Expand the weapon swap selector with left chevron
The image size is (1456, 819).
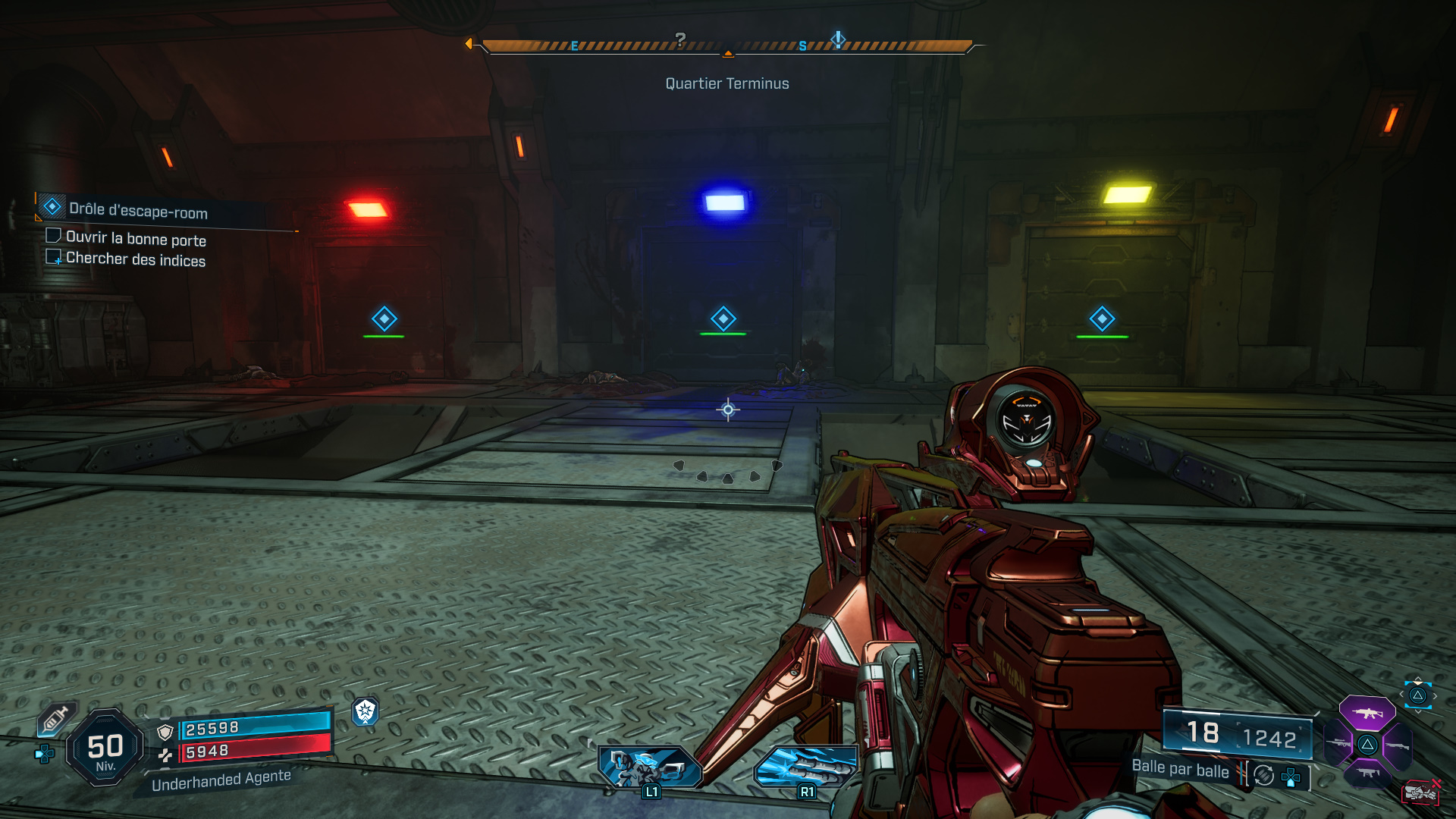point(1401,693)
